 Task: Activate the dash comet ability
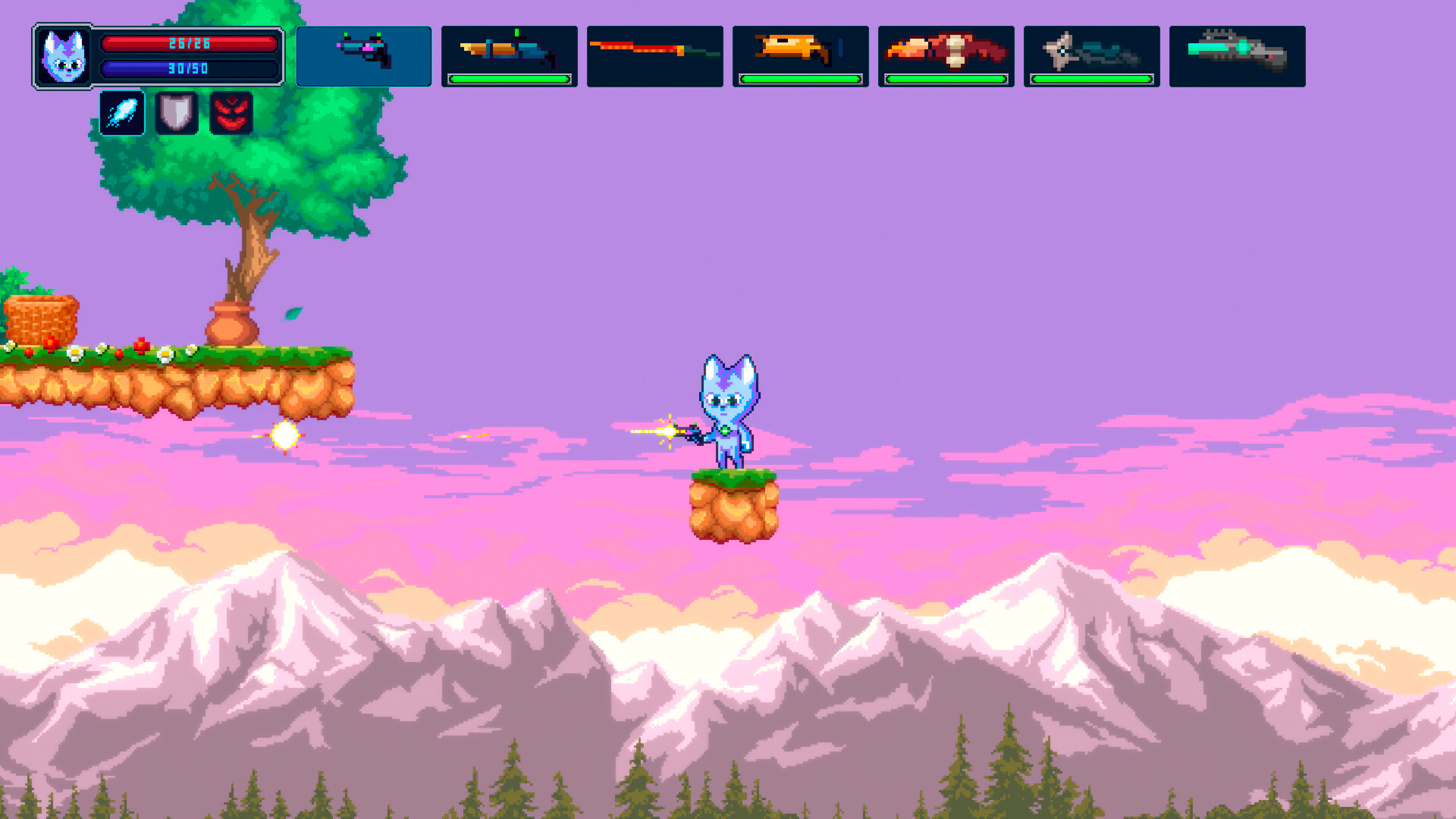pos(121,113)
